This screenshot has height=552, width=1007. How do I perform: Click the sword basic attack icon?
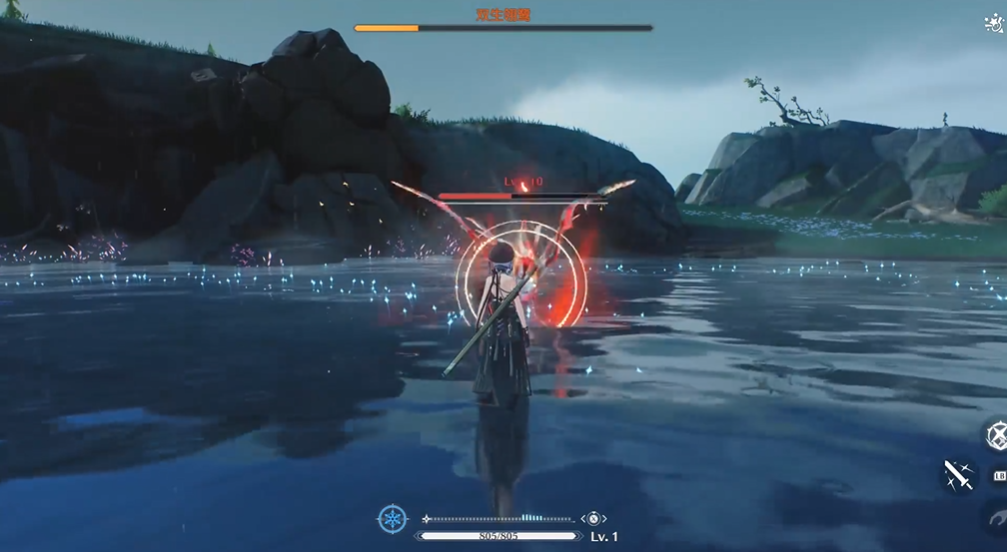pyautogui.click(x=959, y=476)
